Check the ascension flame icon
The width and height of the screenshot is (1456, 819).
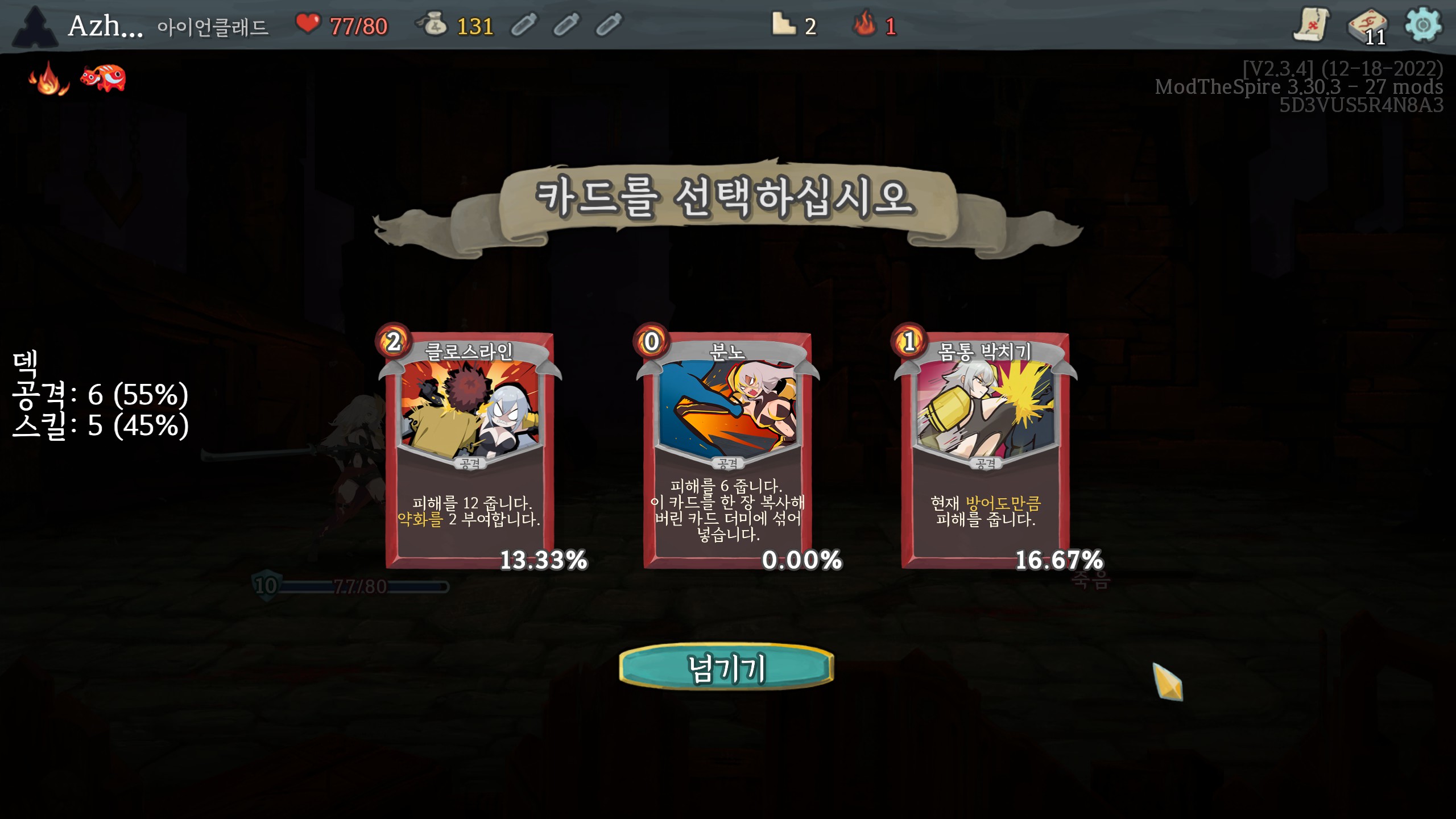pos(865,25)
